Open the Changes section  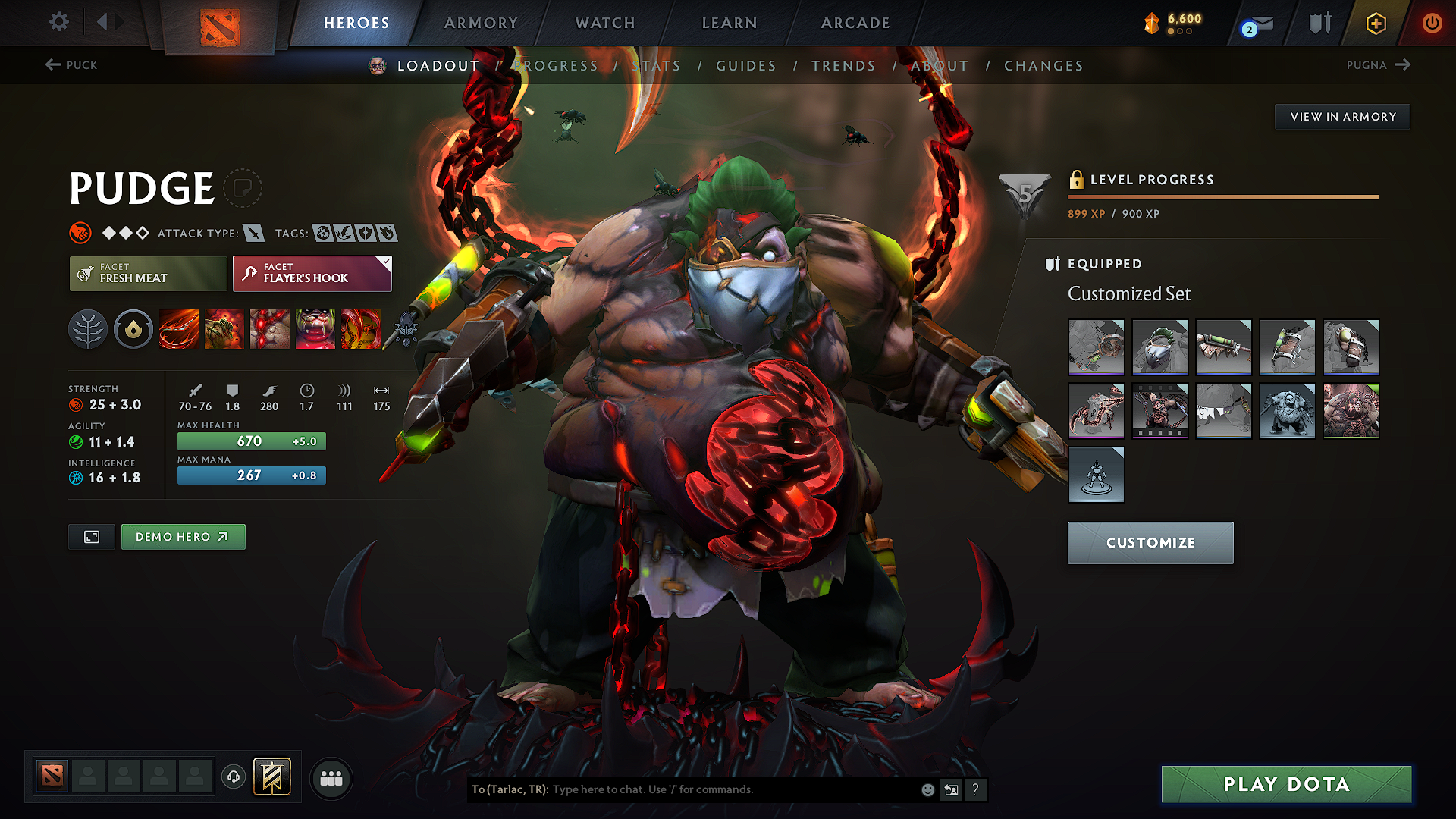(1043, 66)
